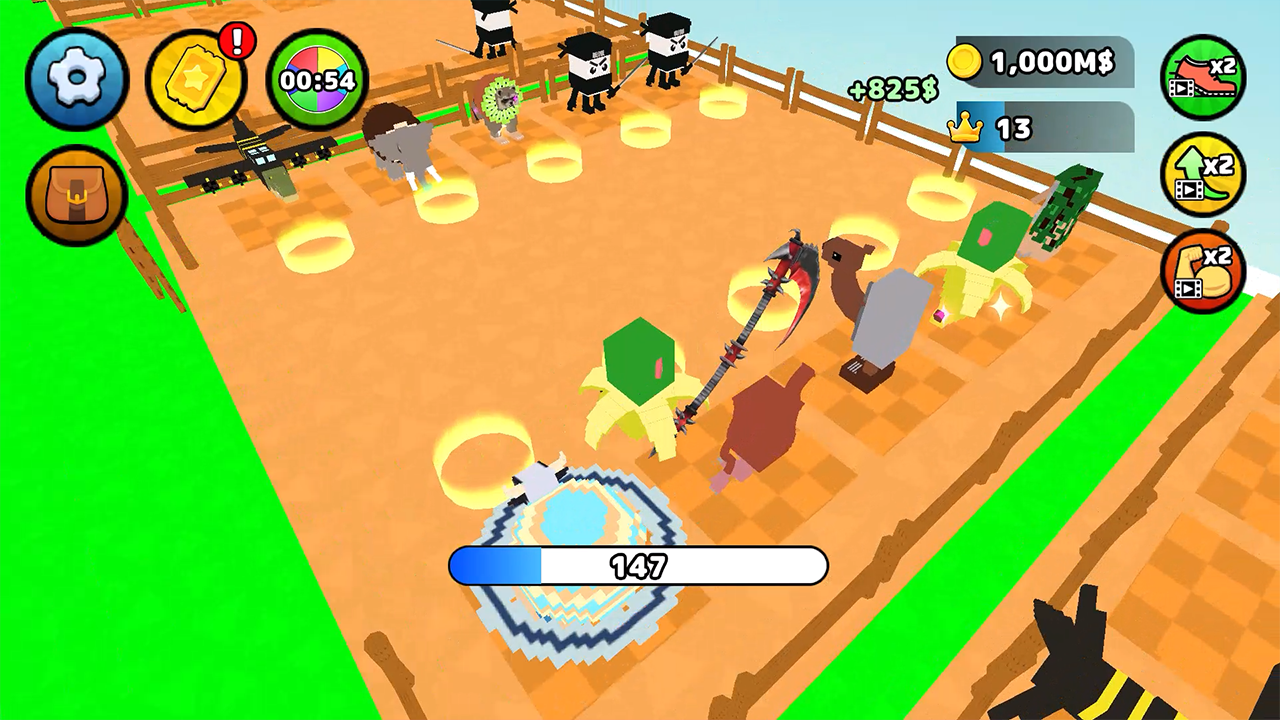Tap the 147 progress bar
Viewport: 1280px width, 720px height.
pos(639,566)
